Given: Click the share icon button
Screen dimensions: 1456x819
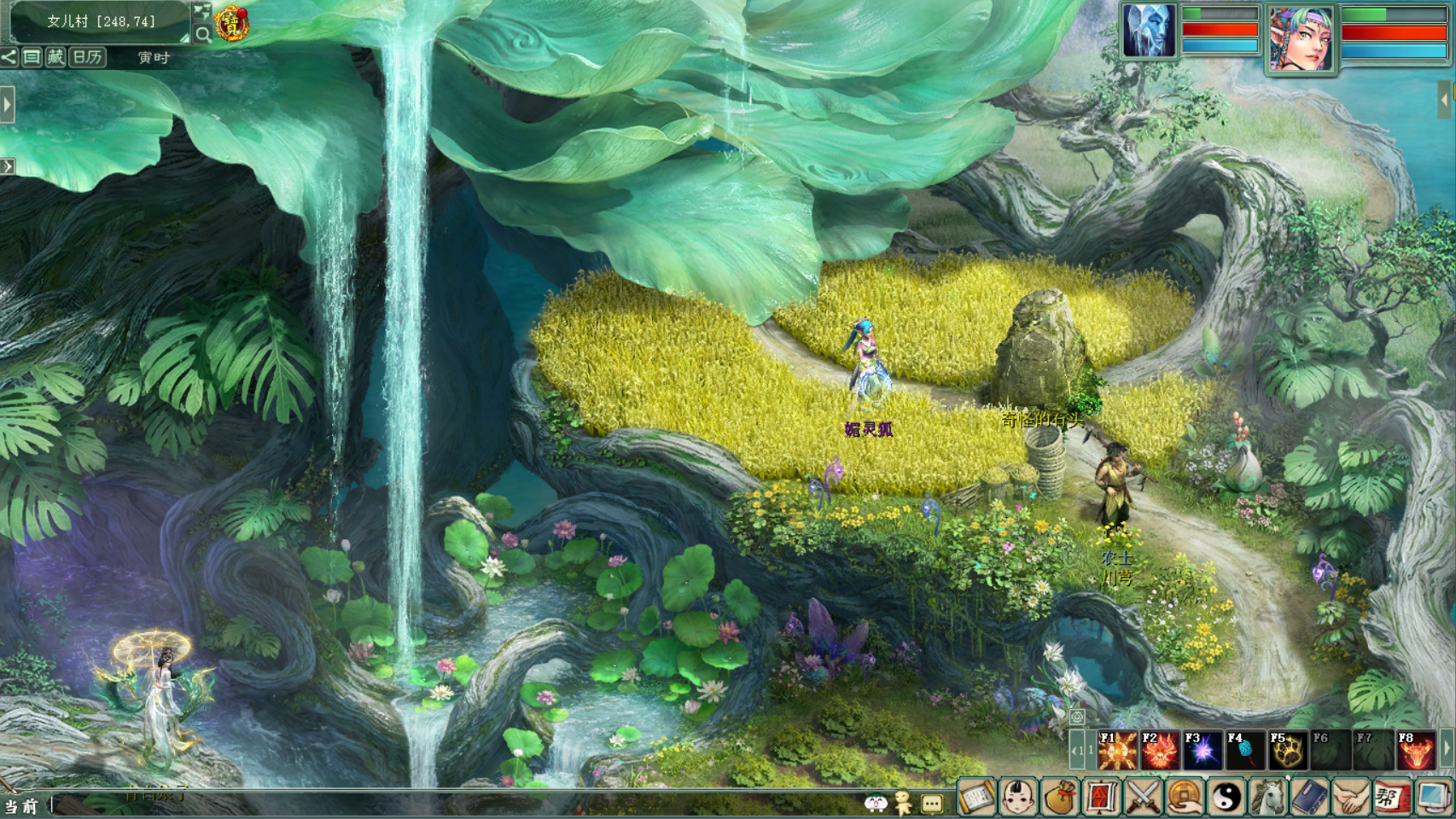Looking at the screenshot, I should (9, 57).
